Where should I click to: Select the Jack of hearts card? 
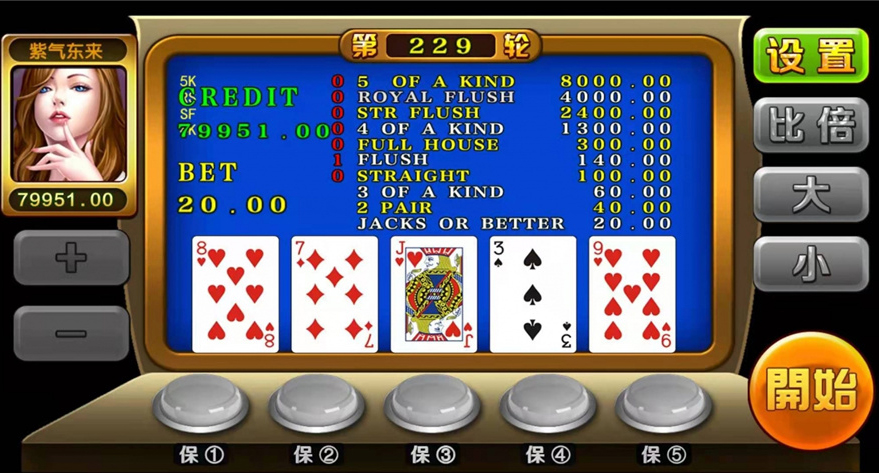pos(433,294)
